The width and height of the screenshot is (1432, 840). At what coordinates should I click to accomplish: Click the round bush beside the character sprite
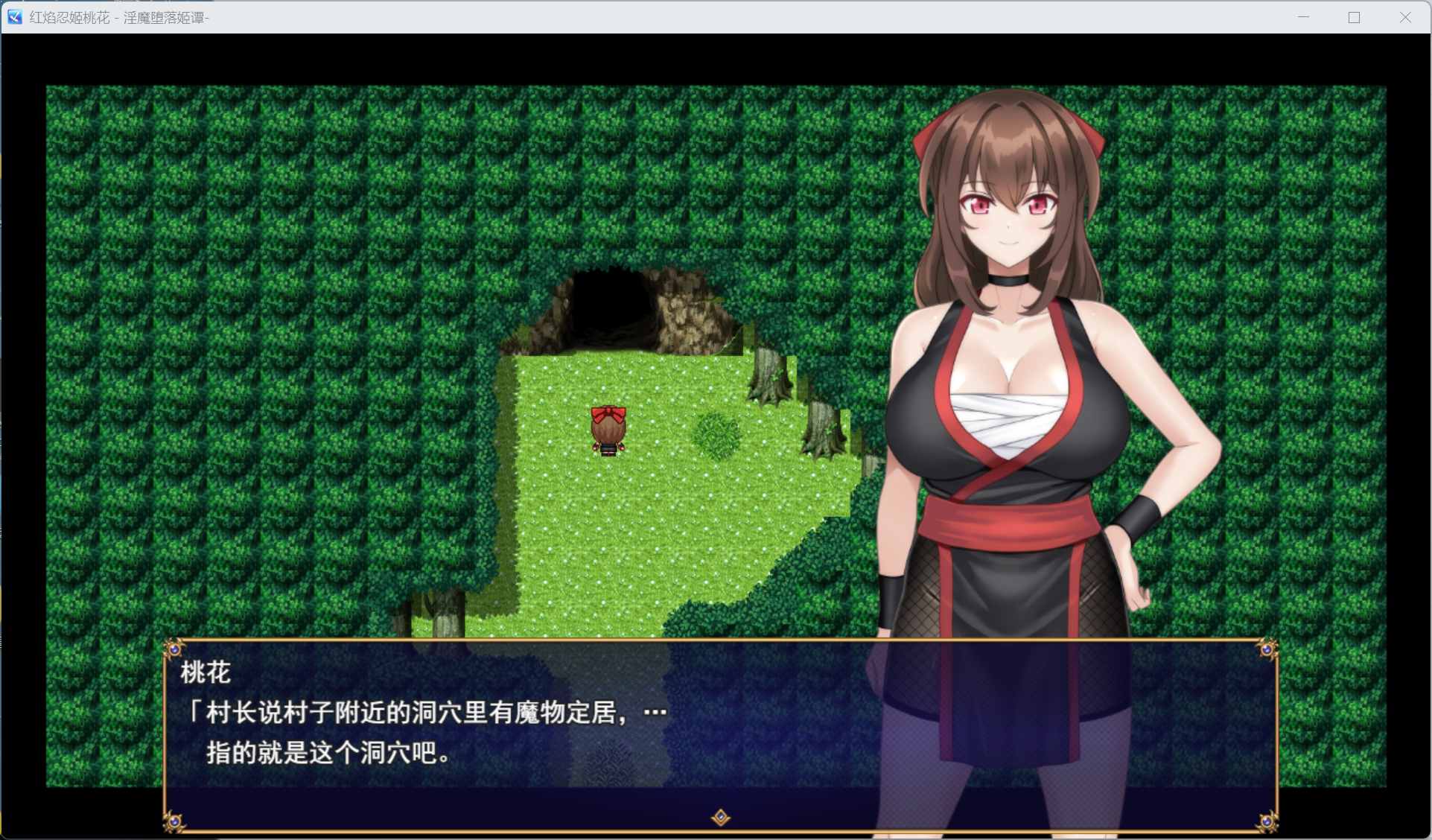pos(716,432)
